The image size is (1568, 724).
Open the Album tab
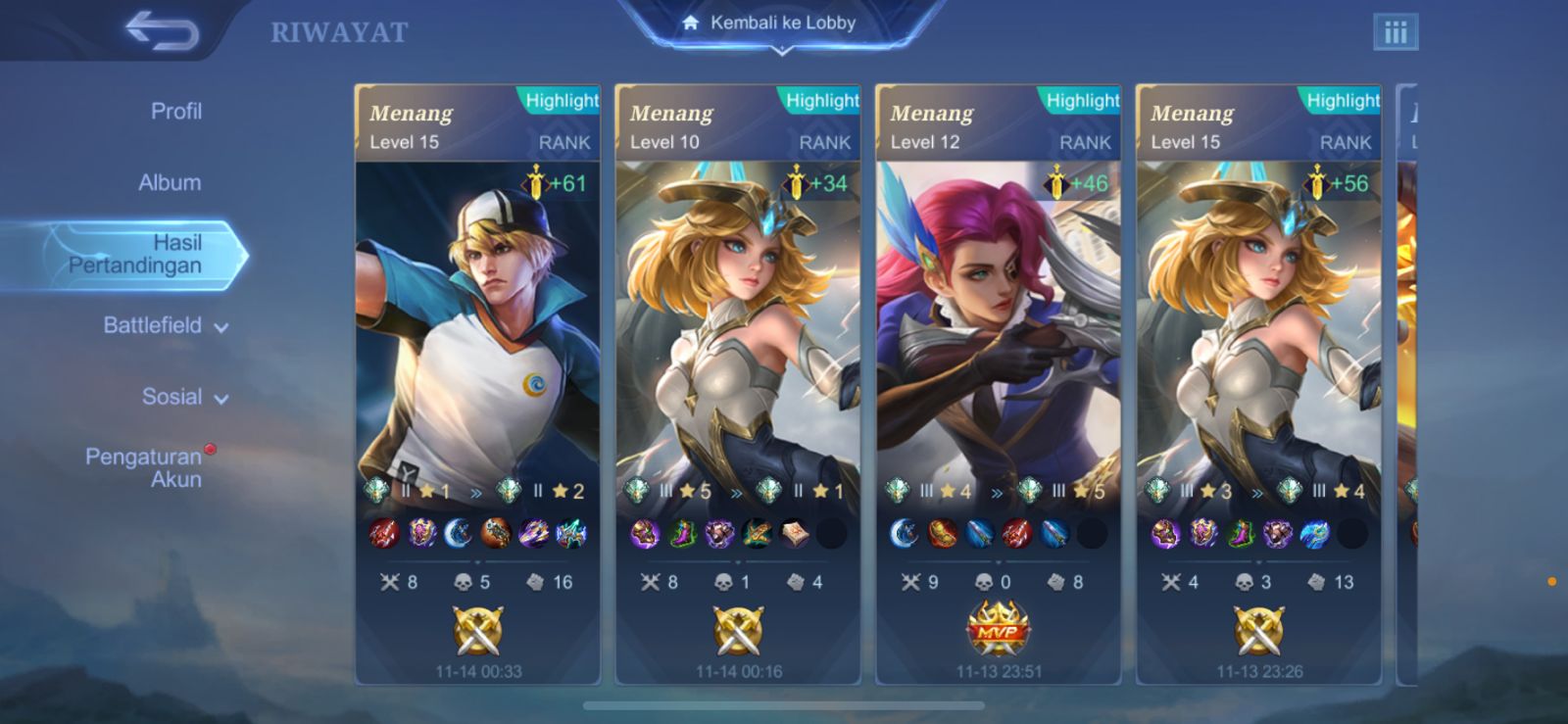pyautogui.click(x=170, y=183)
